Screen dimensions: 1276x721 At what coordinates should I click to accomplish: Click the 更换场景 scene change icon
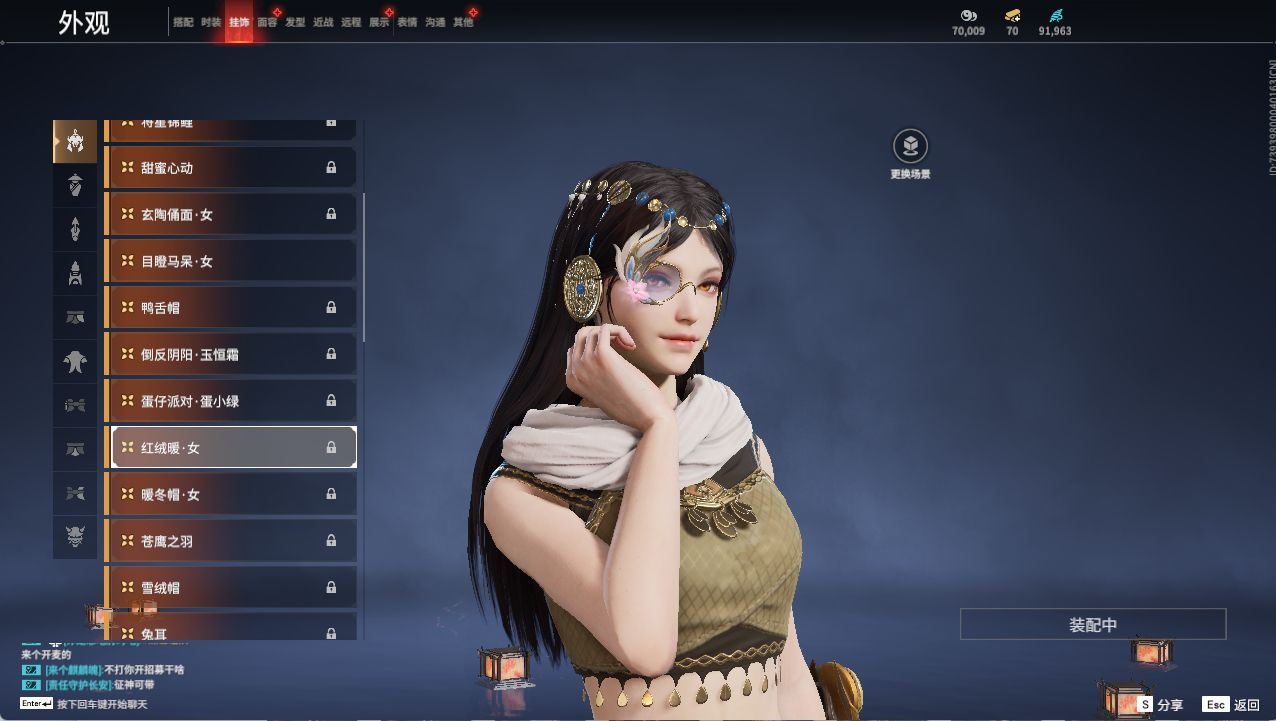(910, 147)
